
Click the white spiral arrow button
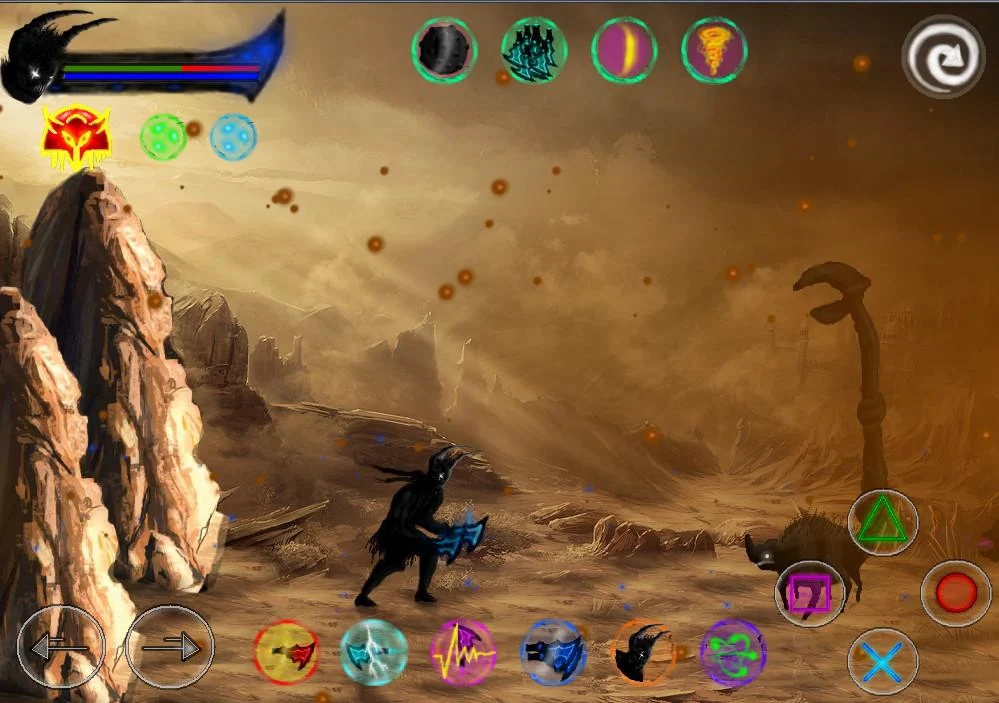943,56
